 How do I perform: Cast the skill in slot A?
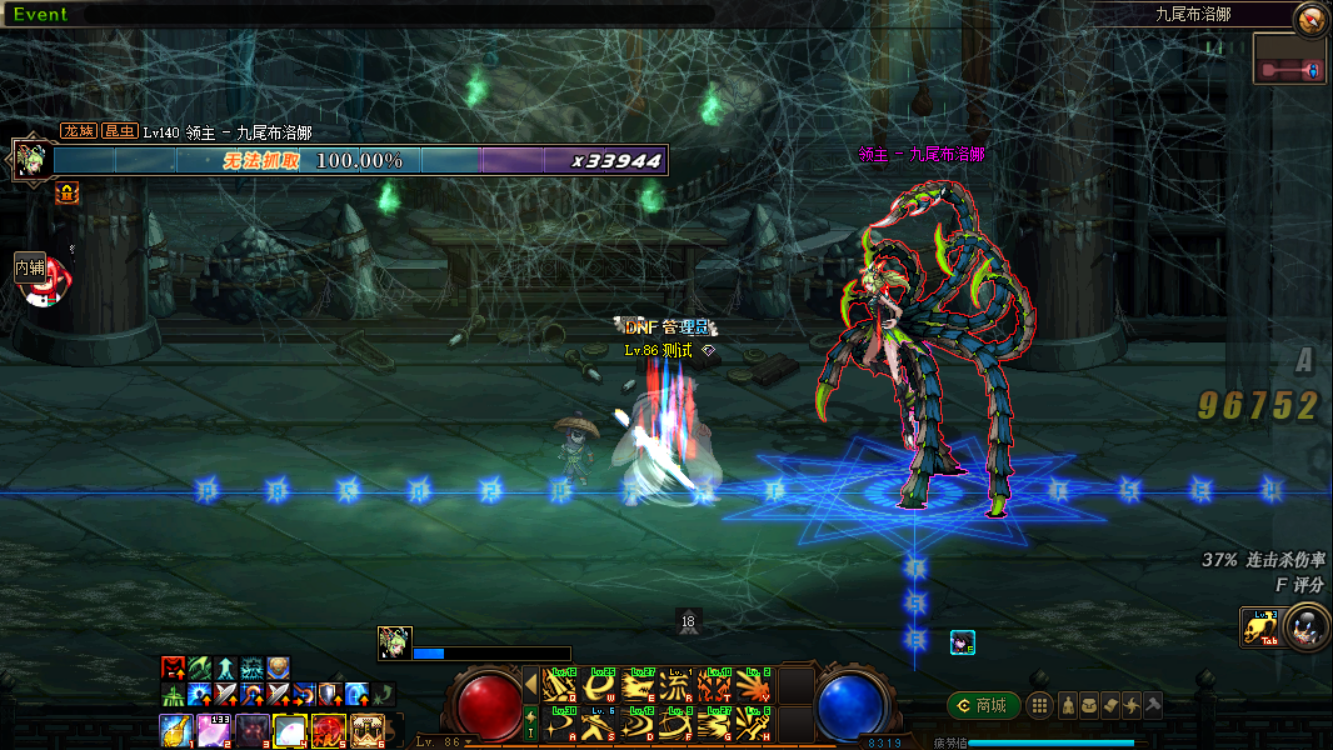(559, 724)
